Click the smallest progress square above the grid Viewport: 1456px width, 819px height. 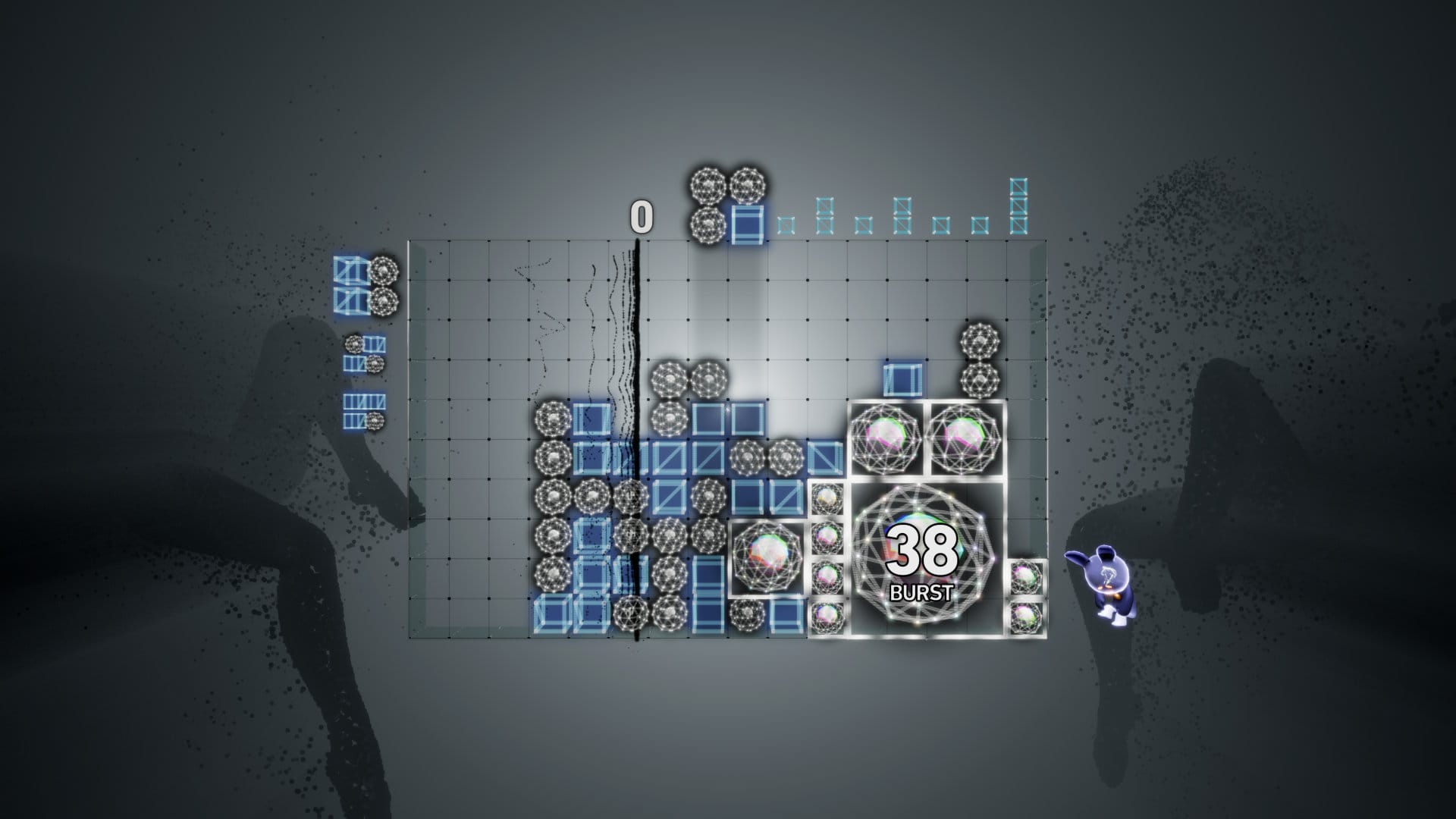(786, 224)
